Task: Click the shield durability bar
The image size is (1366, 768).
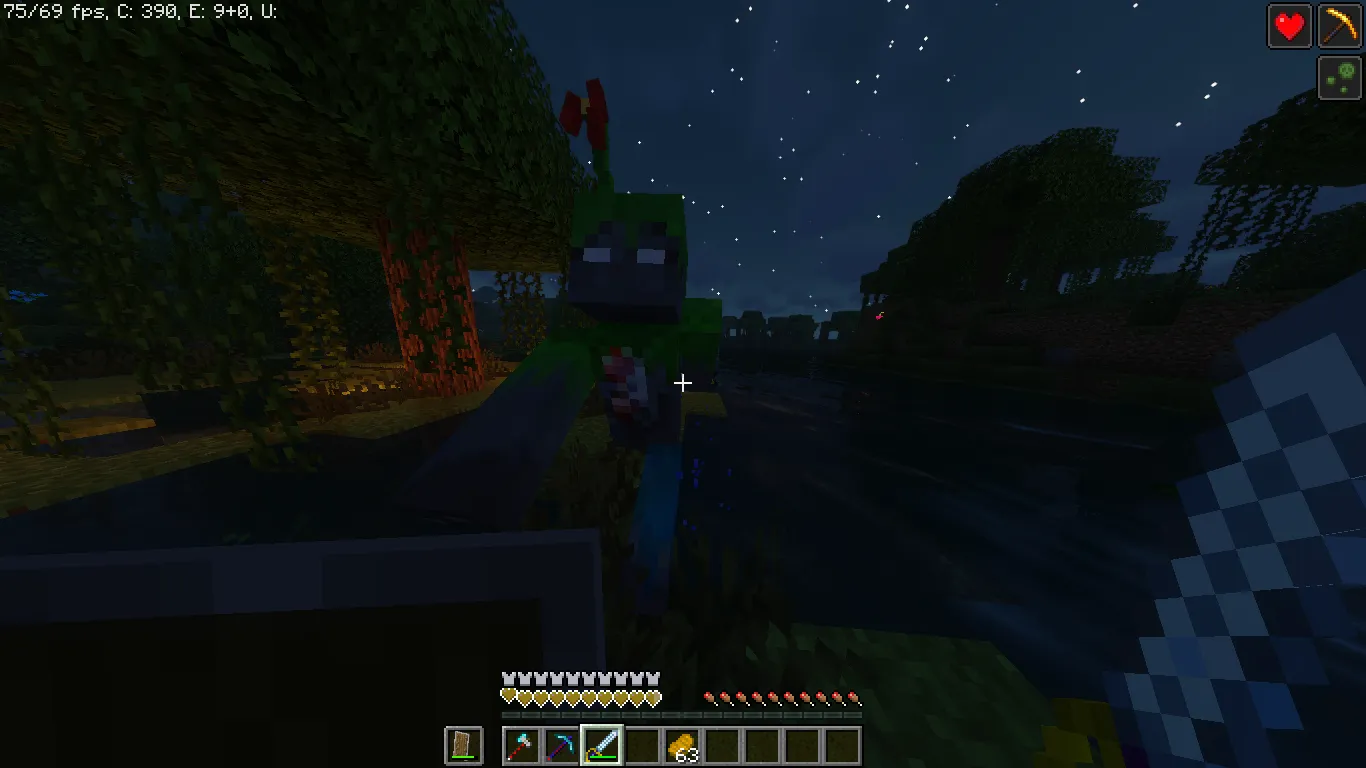Action: 462,758
